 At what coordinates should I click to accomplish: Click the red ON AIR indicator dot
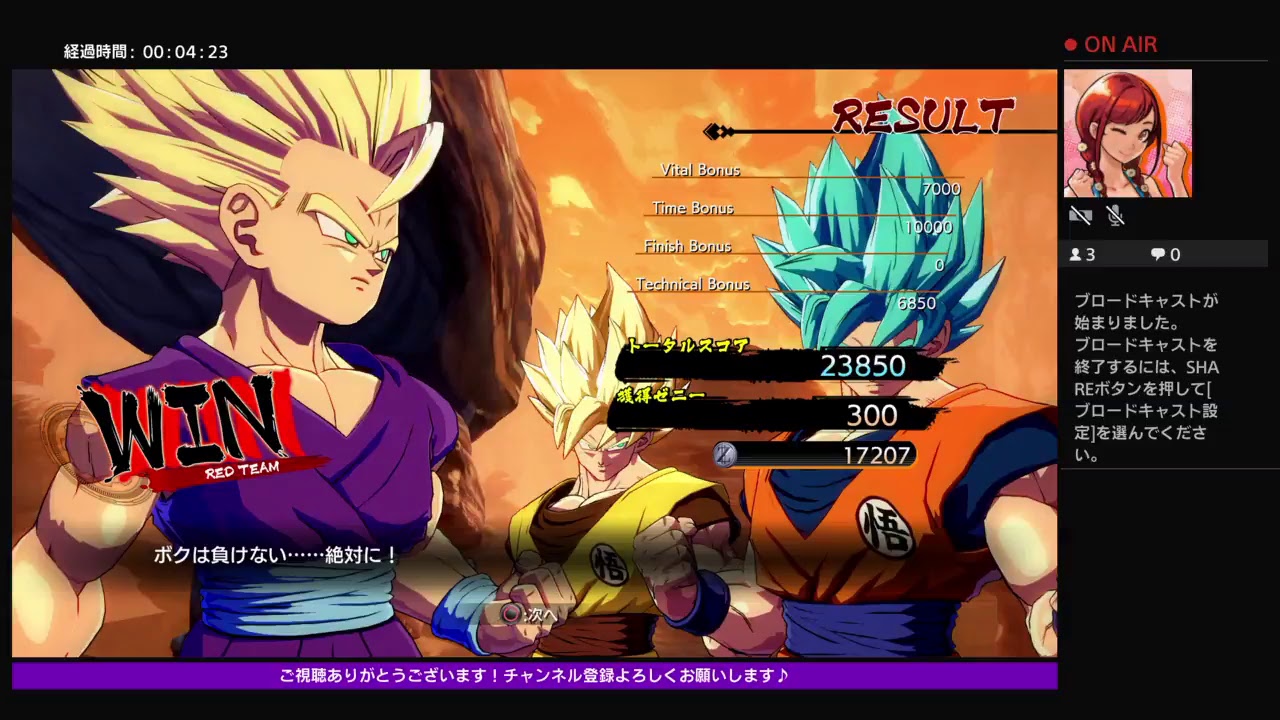tap(1069, 44)
